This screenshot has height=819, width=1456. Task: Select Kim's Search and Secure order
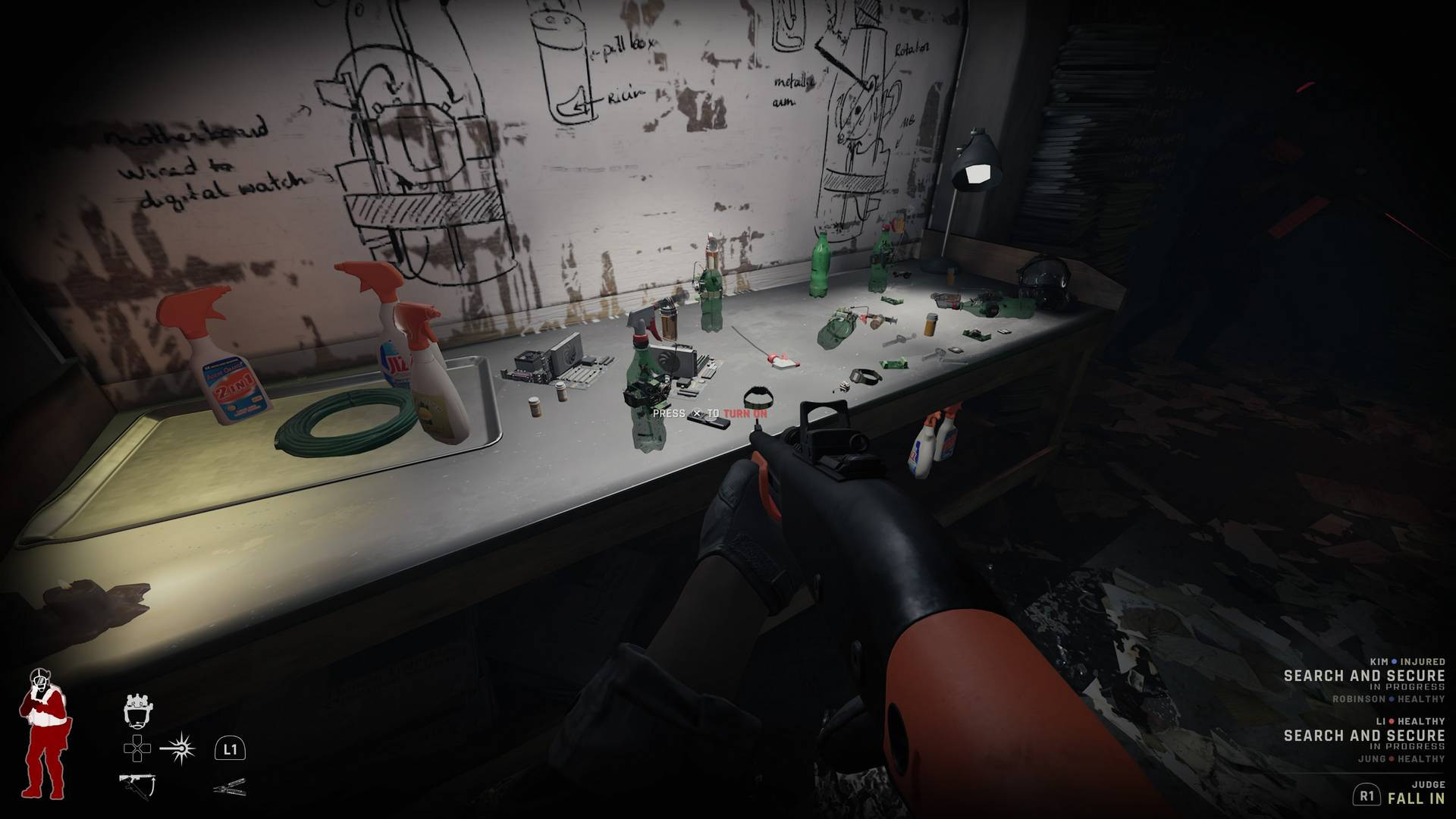click(x=1363, y=676)
